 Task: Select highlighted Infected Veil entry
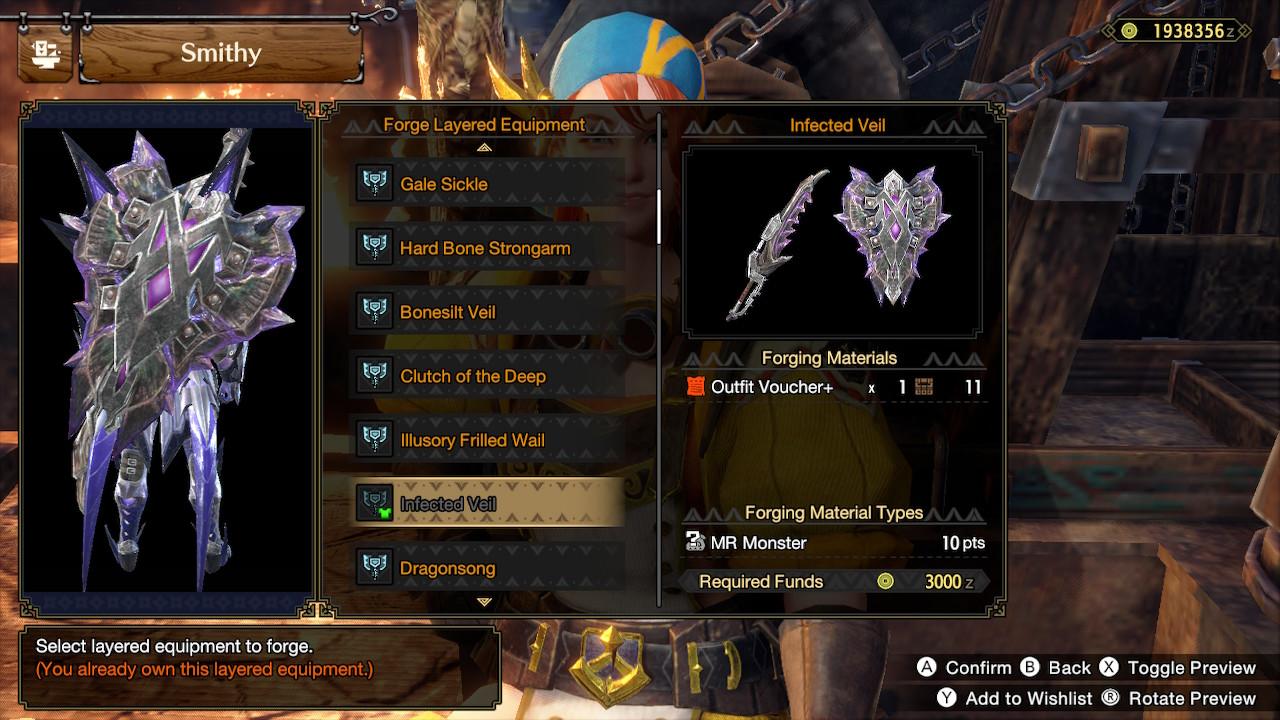(488, 504)
